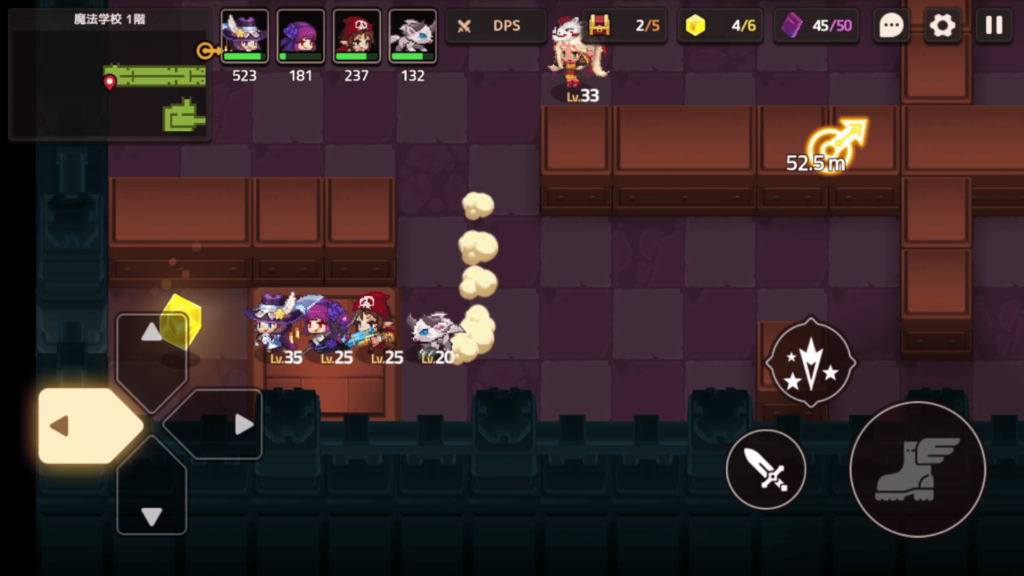1024x576 pixels.
Task: Select the red pirate hat hero portrait
Action: [356, 38]
